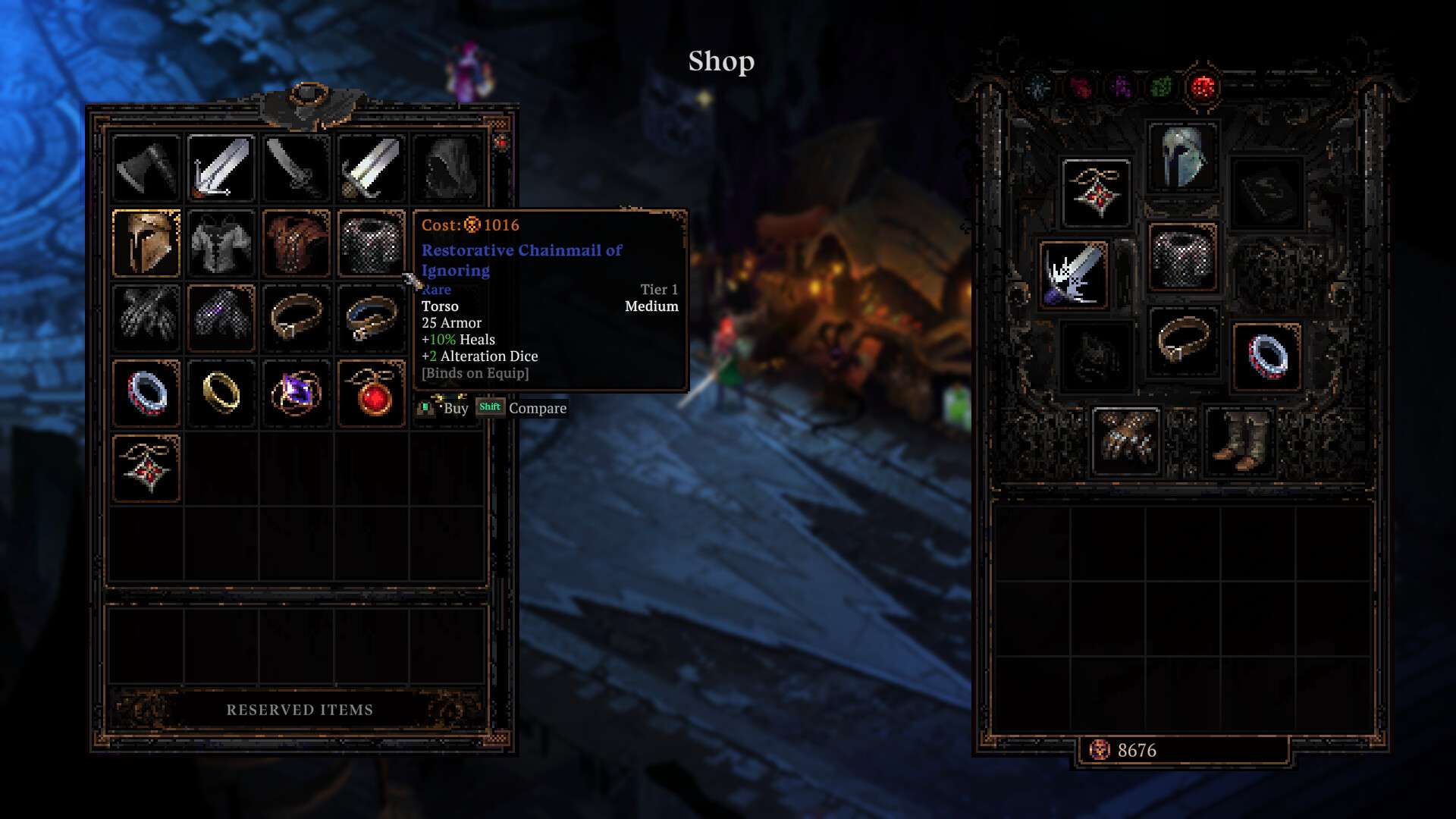Select the plain gold ring
The height and width of the screenshot is (819, 1456).
pyautogui.click(x=221, y=393)
